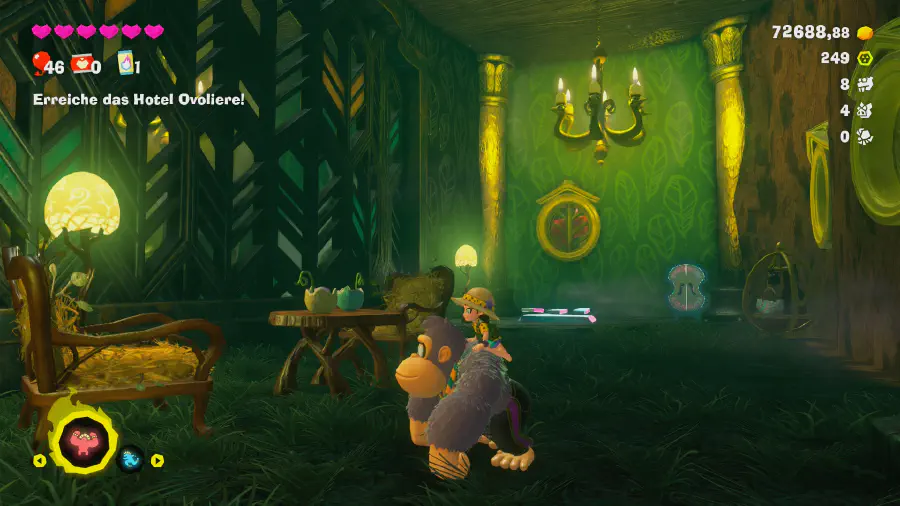This screenshot has height=506, width=900.
Task: Choose the blue Bananza transformation icon
Action: [x=131, y=460]
